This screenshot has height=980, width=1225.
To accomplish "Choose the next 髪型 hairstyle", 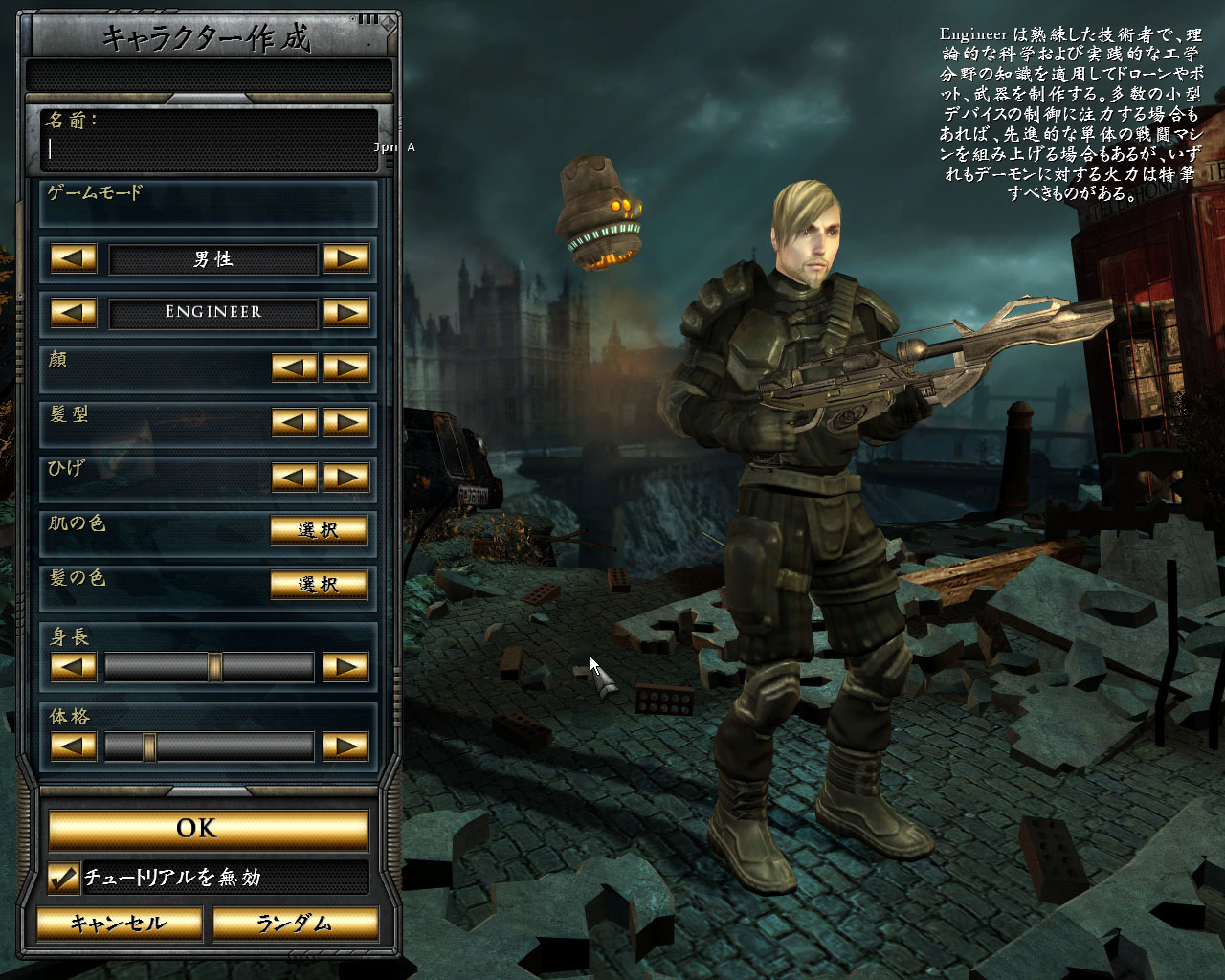I will pos(346,422).
